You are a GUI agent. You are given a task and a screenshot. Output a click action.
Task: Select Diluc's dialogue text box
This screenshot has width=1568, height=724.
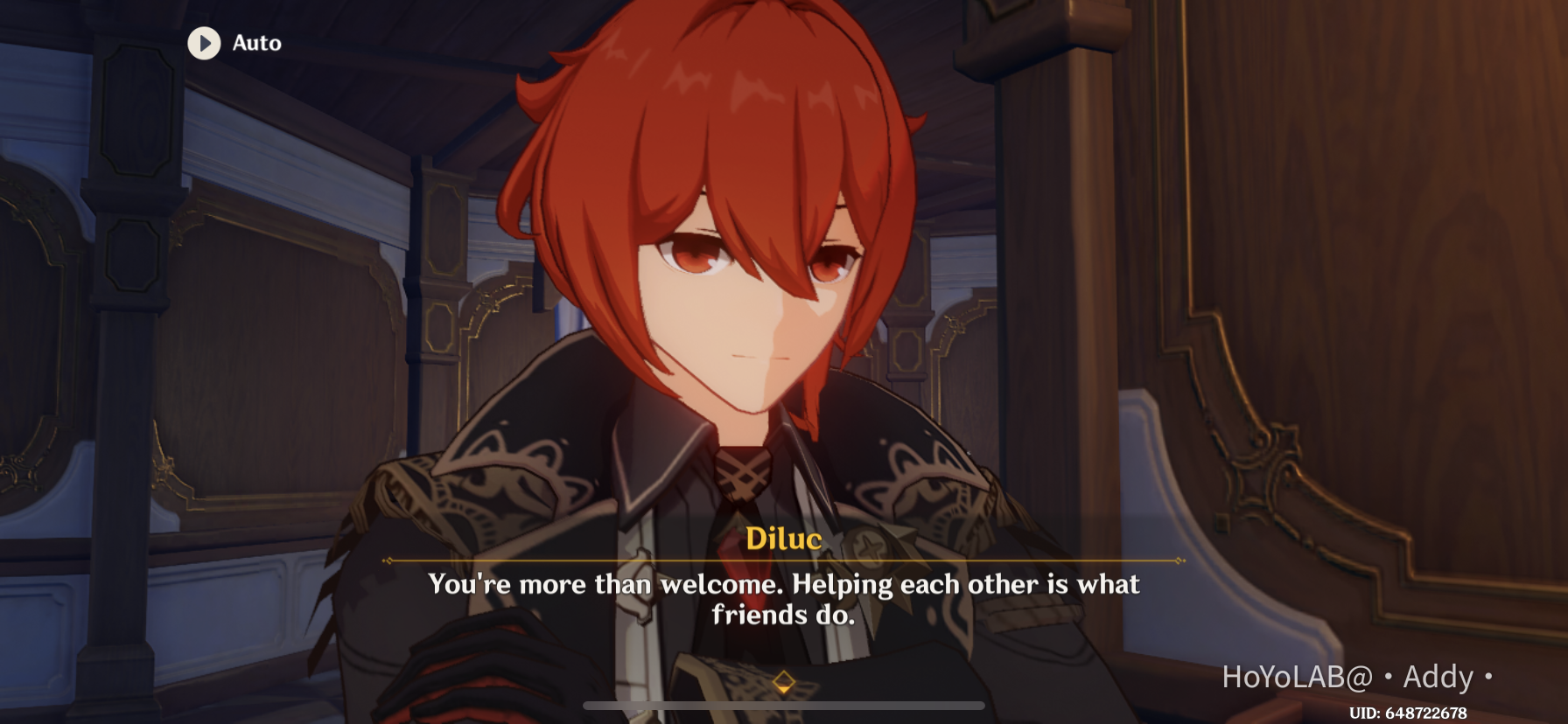(x=782, y=599)
